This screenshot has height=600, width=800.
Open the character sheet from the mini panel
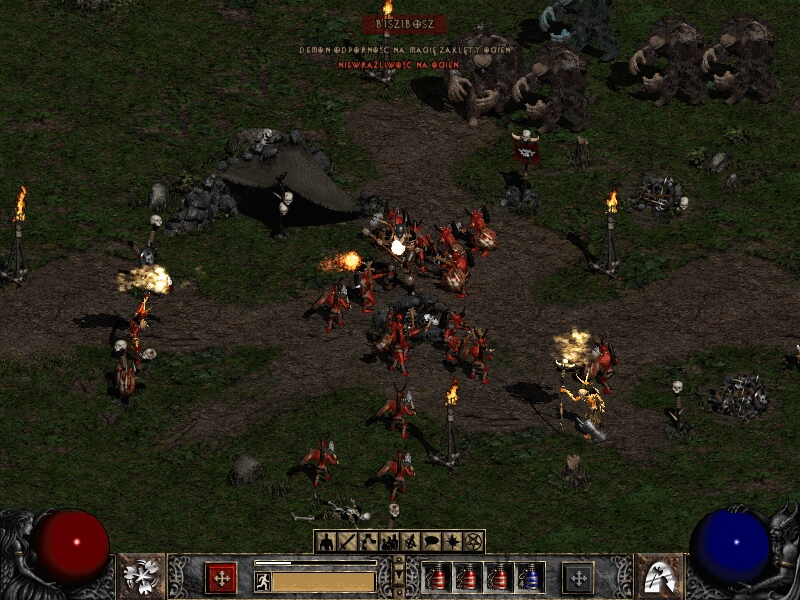click(x=325, y=542)
